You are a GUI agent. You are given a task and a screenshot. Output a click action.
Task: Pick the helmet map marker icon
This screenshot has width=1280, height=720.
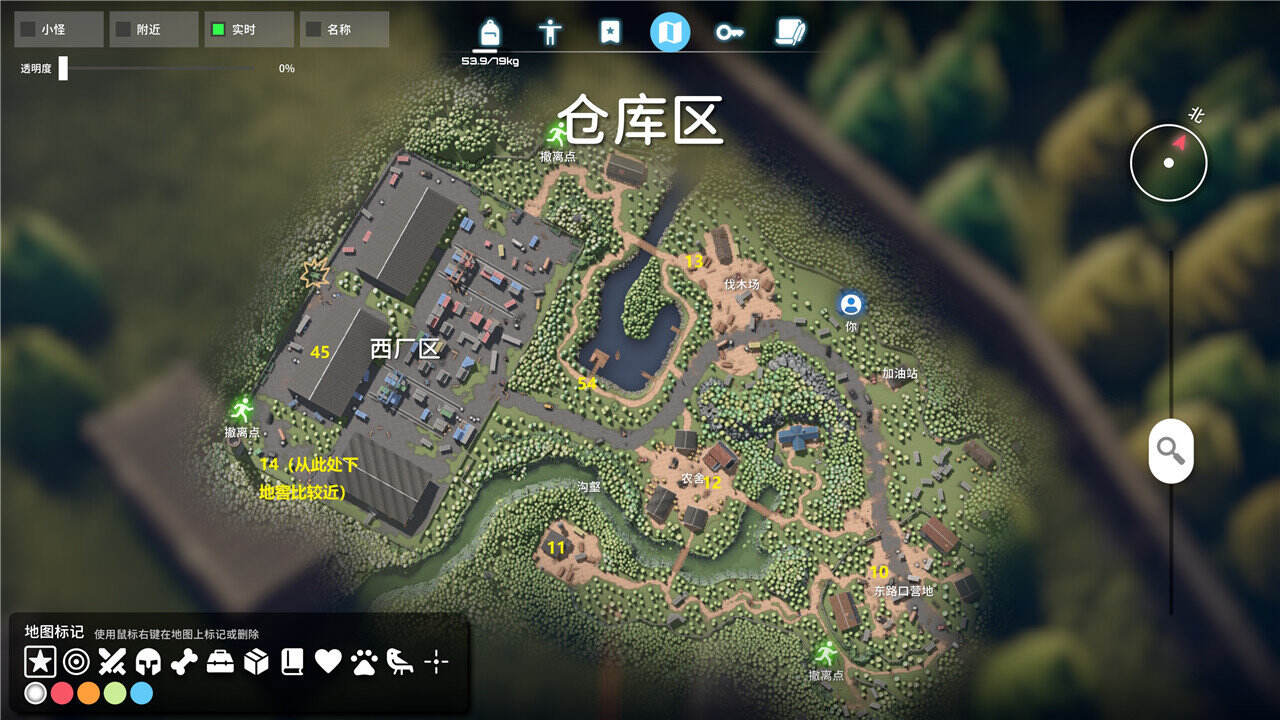(x=148, y=661)
